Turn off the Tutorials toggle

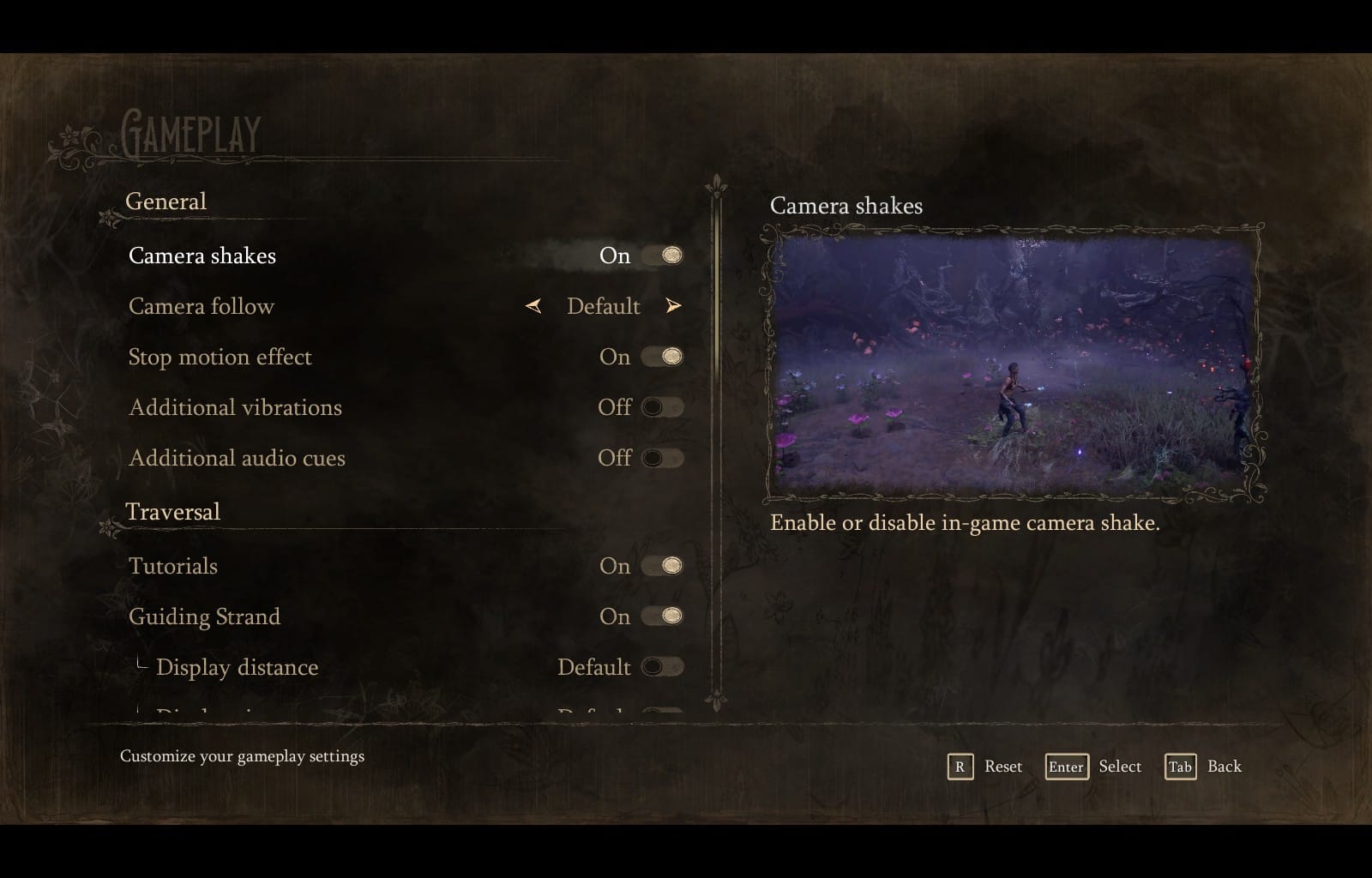tap(663, 565)
